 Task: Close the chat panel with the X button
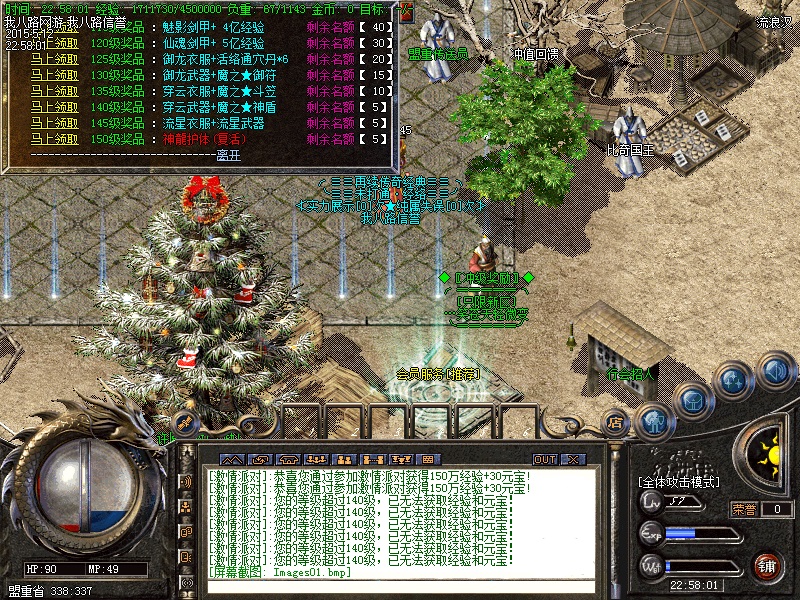click(x=572, y=459)
